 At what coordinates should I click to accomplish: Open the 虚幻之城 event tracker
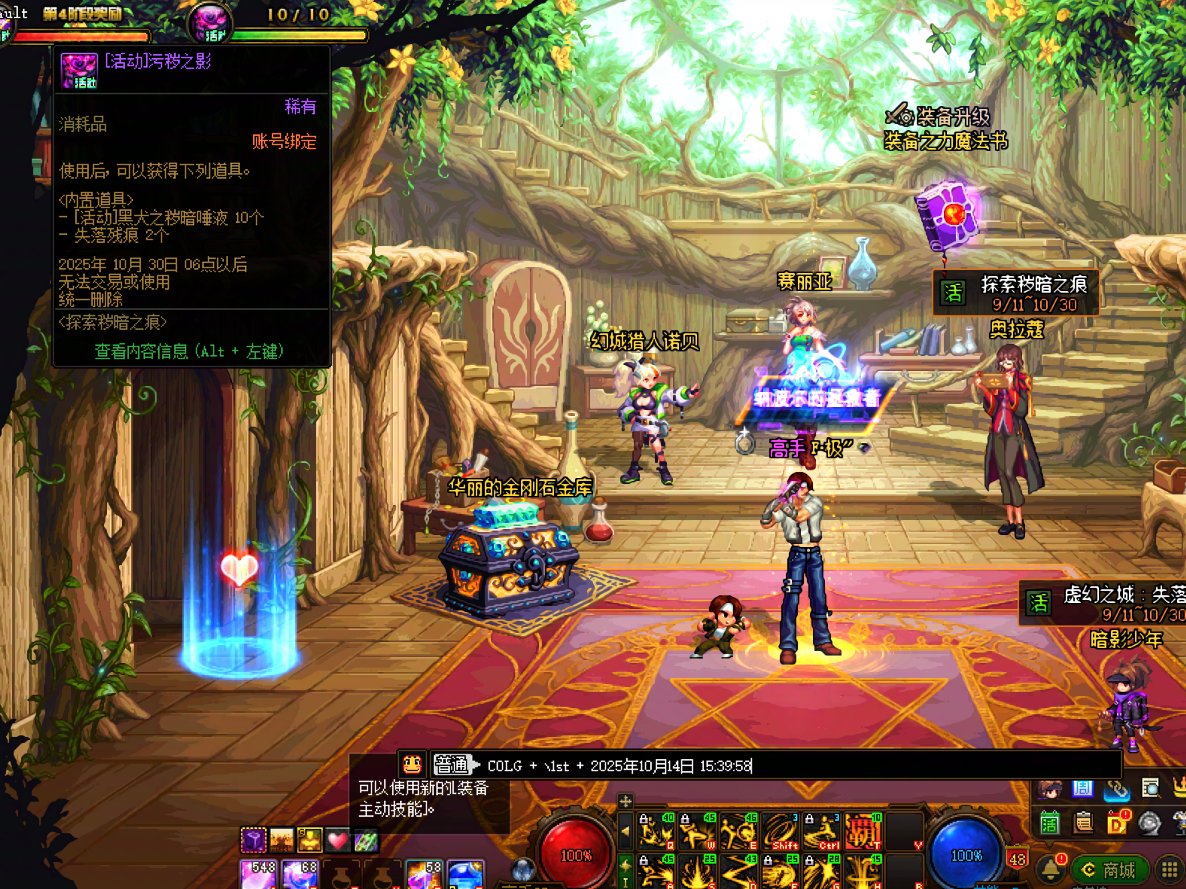pos(1102,602)
